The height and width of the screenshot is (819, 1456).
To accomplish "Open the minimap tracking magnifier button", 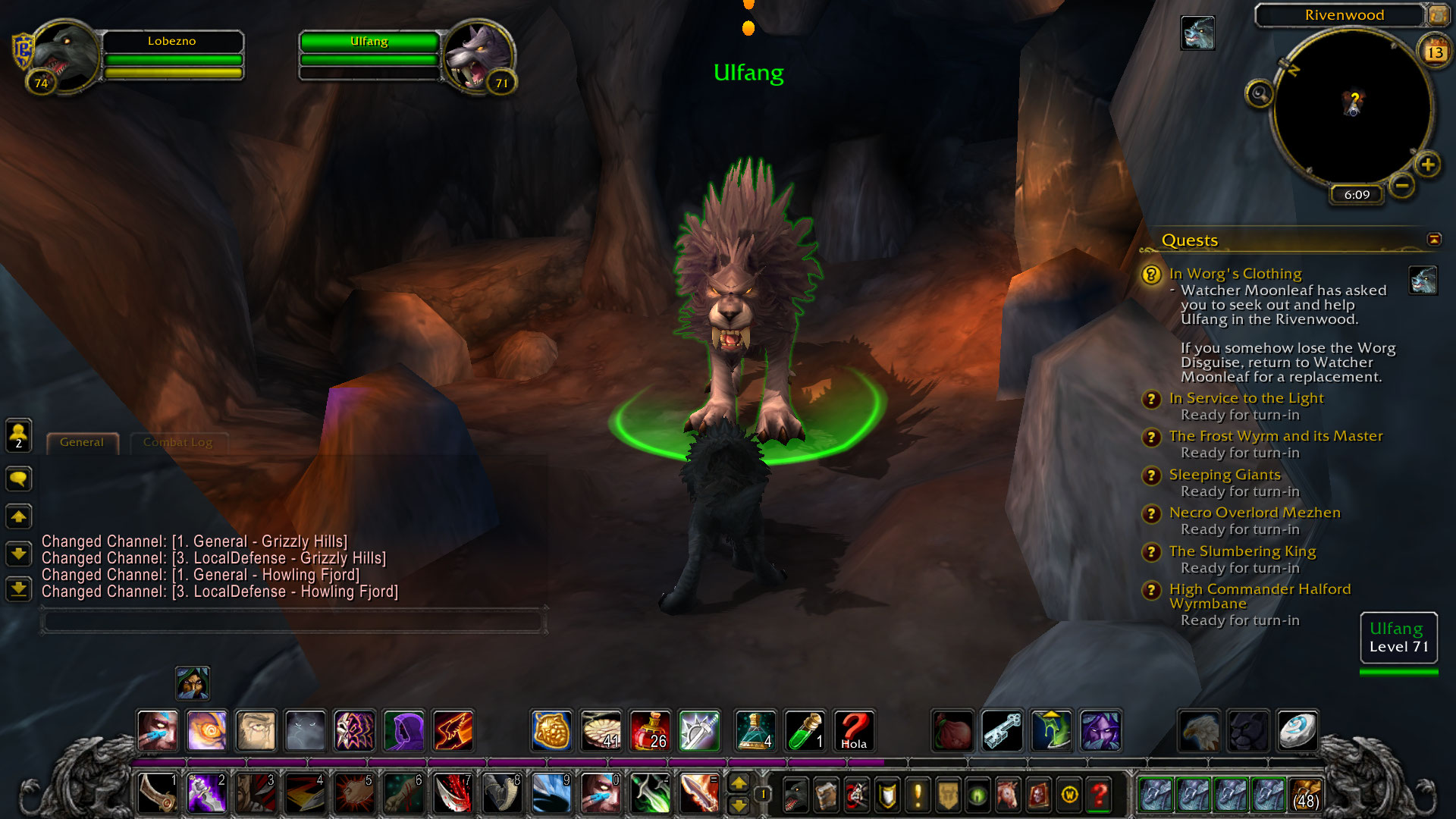I will click(x=1260, y=94).
